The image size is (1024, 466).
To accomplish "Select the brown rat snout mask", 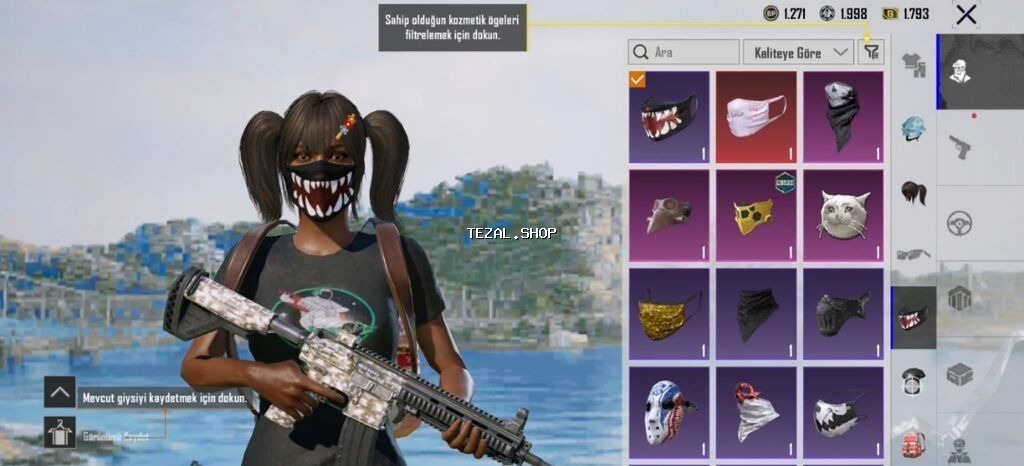I will click(669, 215).
